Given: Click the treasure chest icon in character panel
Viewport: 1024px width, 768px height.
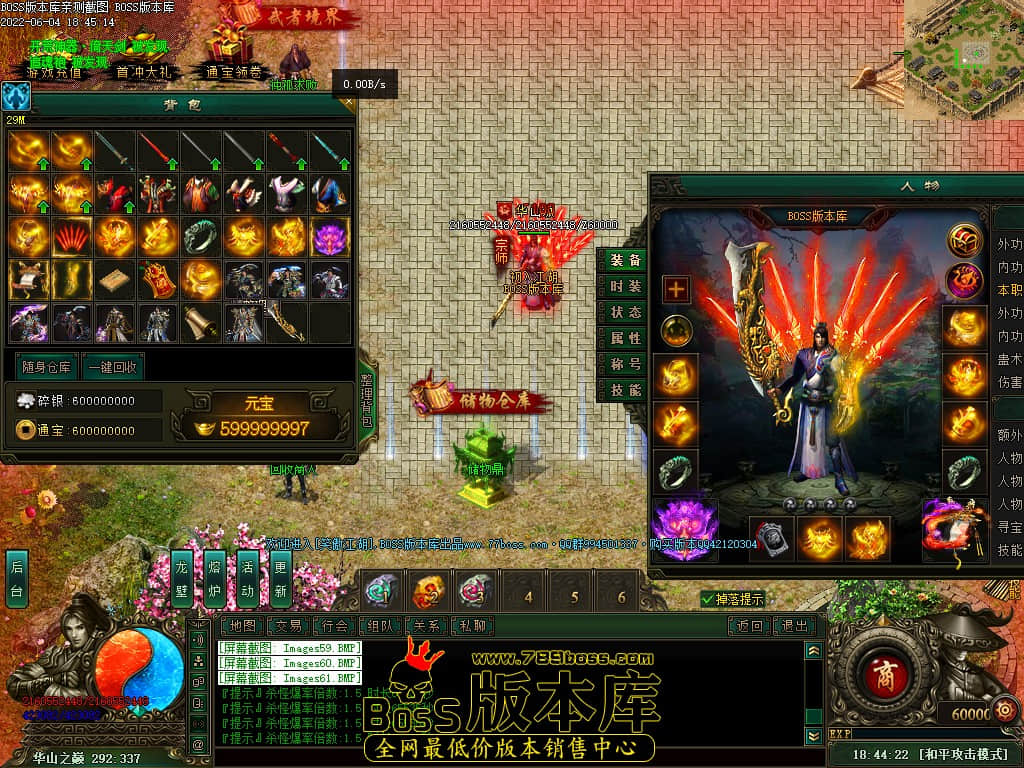Looking at the screenshot, I should click(964, 240).
